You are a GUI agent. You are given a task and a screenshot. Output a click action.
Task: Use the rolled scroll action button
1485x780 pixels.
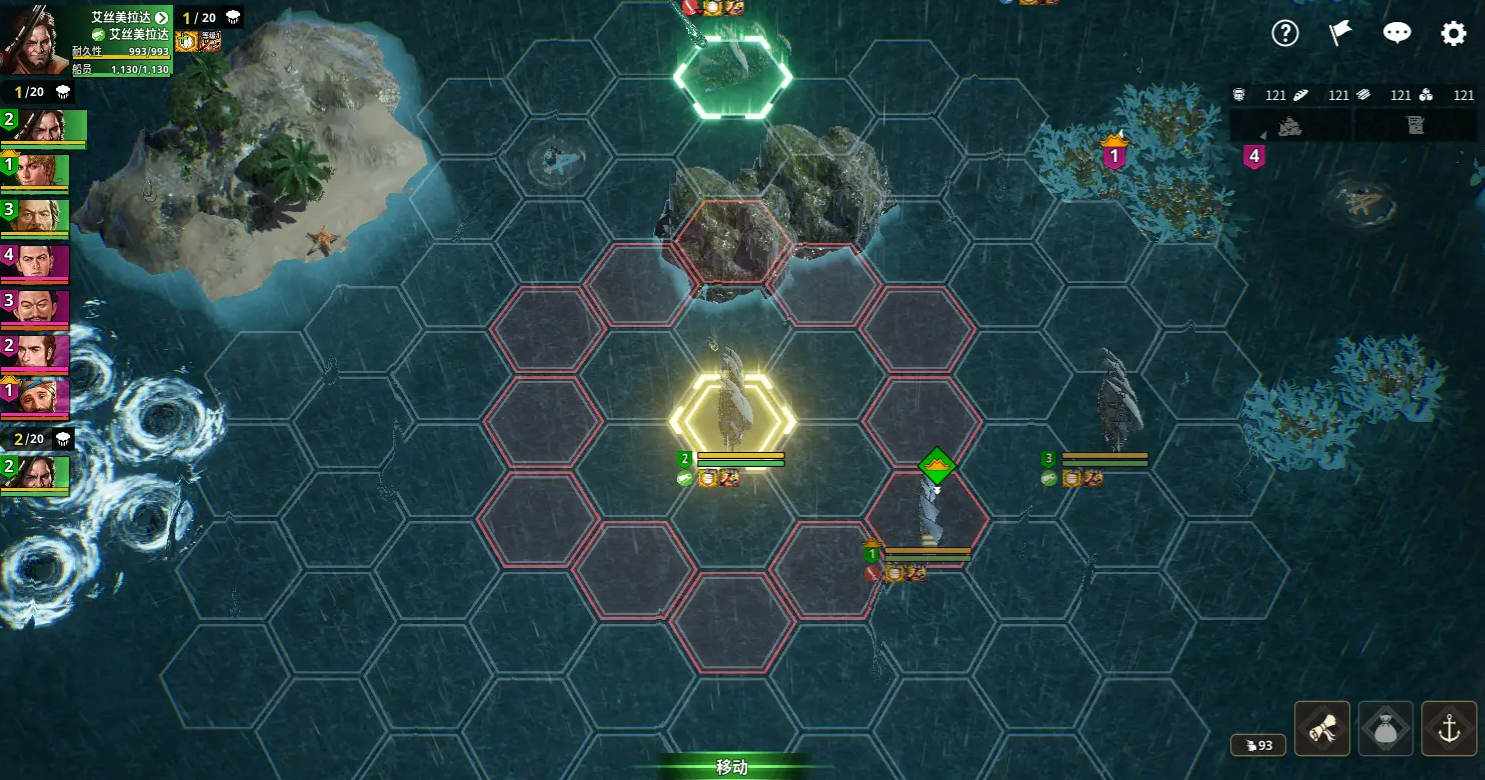pyautogui.click(x=1322, y=729)
